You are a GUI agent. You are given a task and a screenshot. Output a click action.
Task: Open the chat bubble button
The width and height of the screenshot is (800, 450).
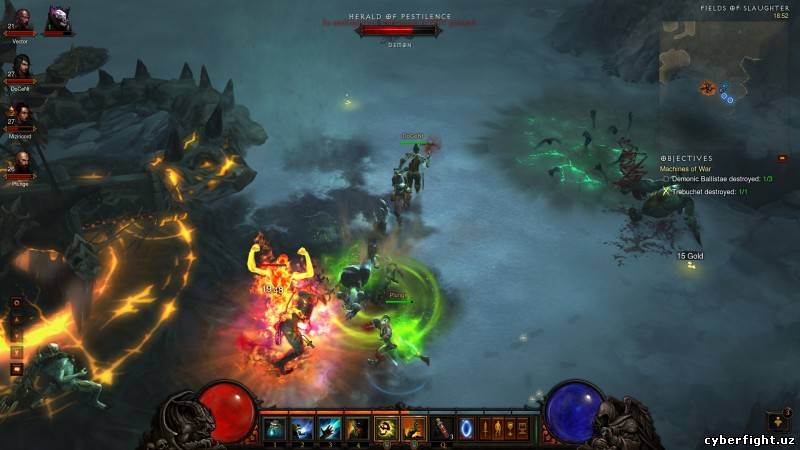point(17,368)
